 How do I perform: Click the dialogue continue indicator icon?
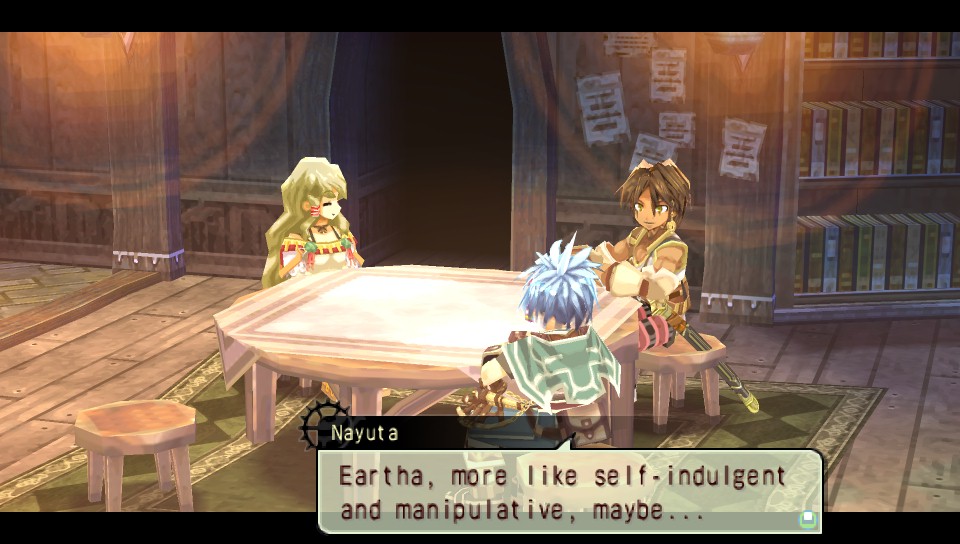click(807, 519)
